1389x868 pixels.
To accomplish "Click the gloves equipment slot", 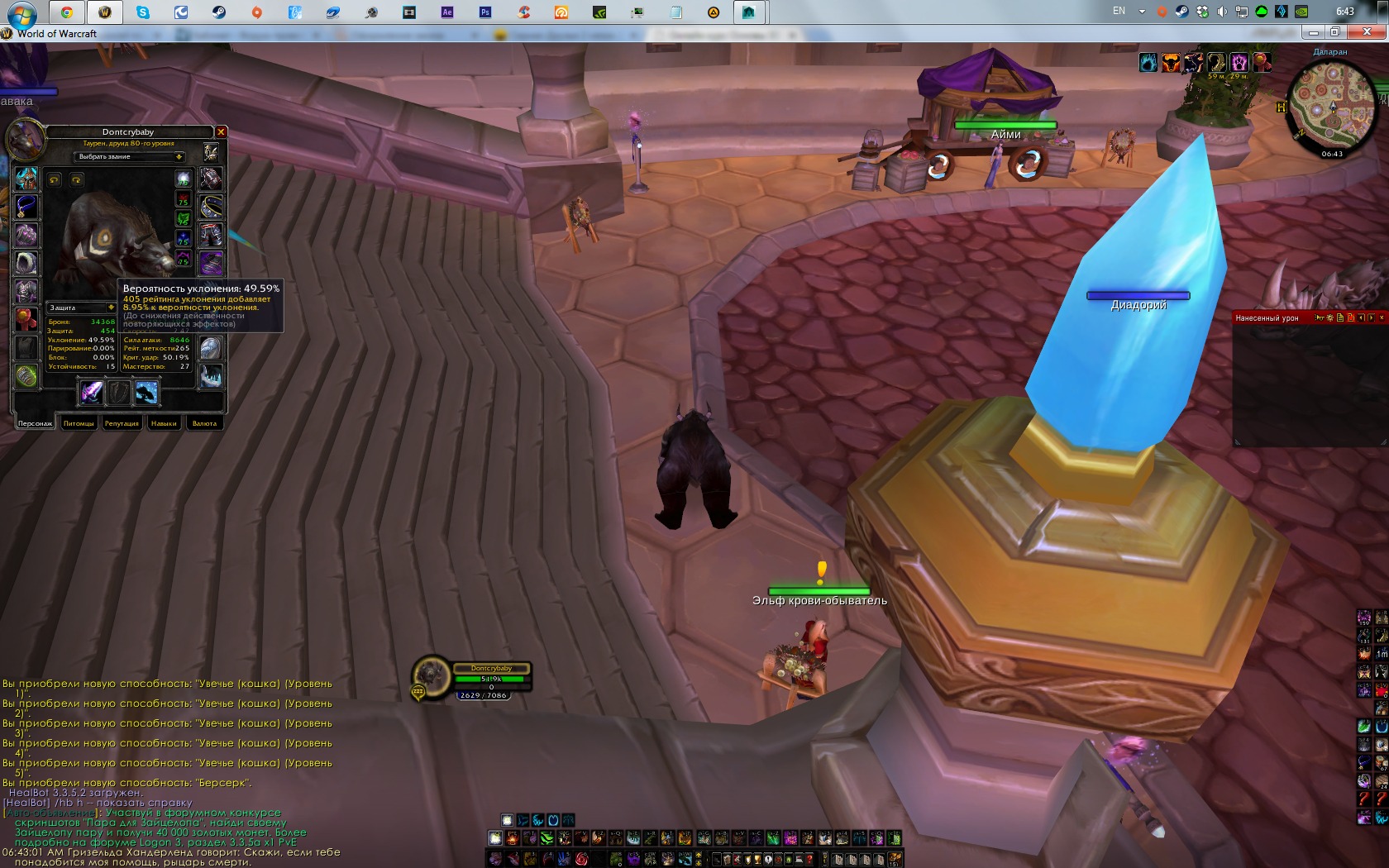I will click(x=211, y=179).
